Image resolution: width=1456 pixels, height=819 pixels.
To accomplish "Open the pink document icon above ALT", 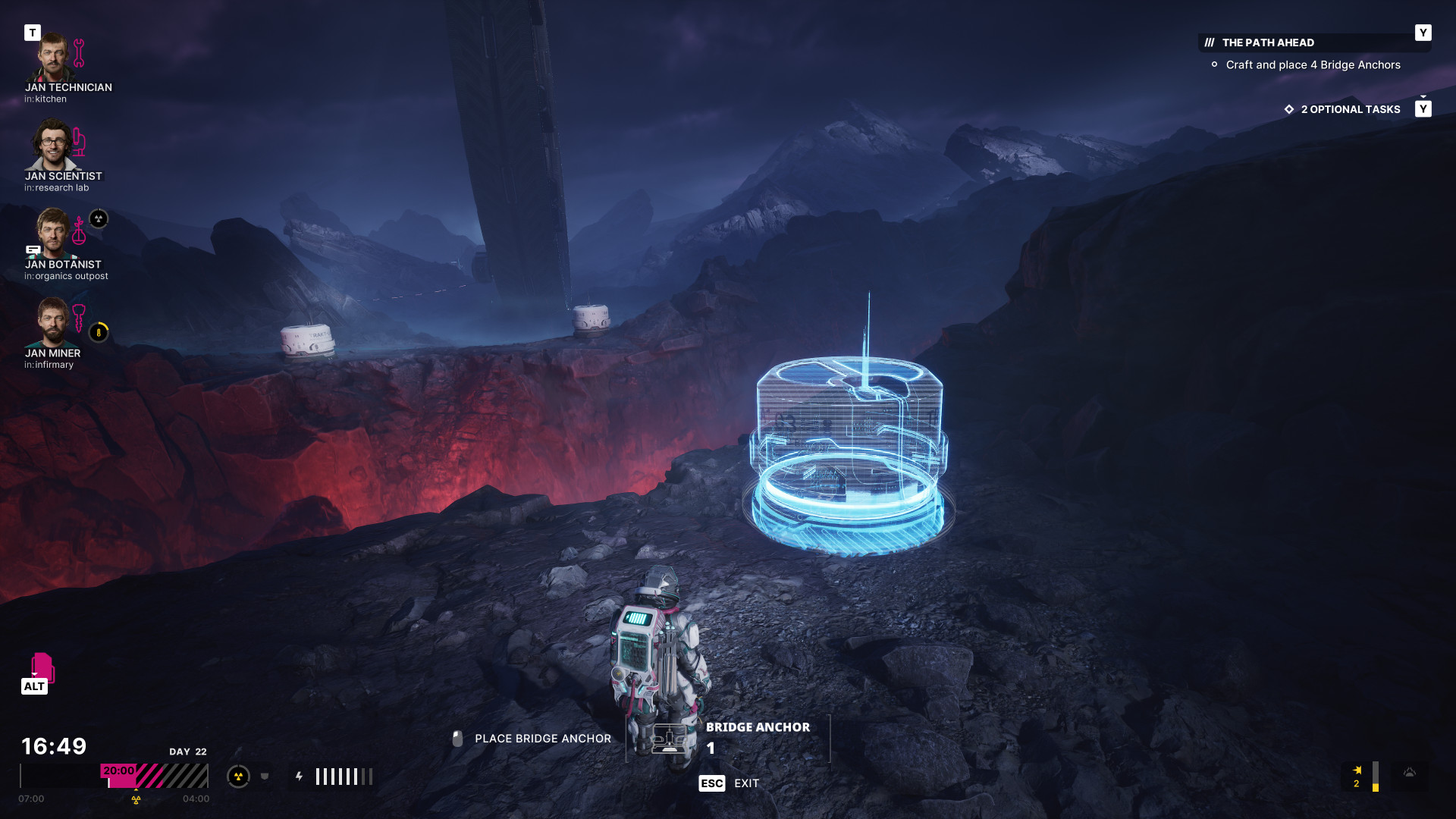I will pos(42,667).
